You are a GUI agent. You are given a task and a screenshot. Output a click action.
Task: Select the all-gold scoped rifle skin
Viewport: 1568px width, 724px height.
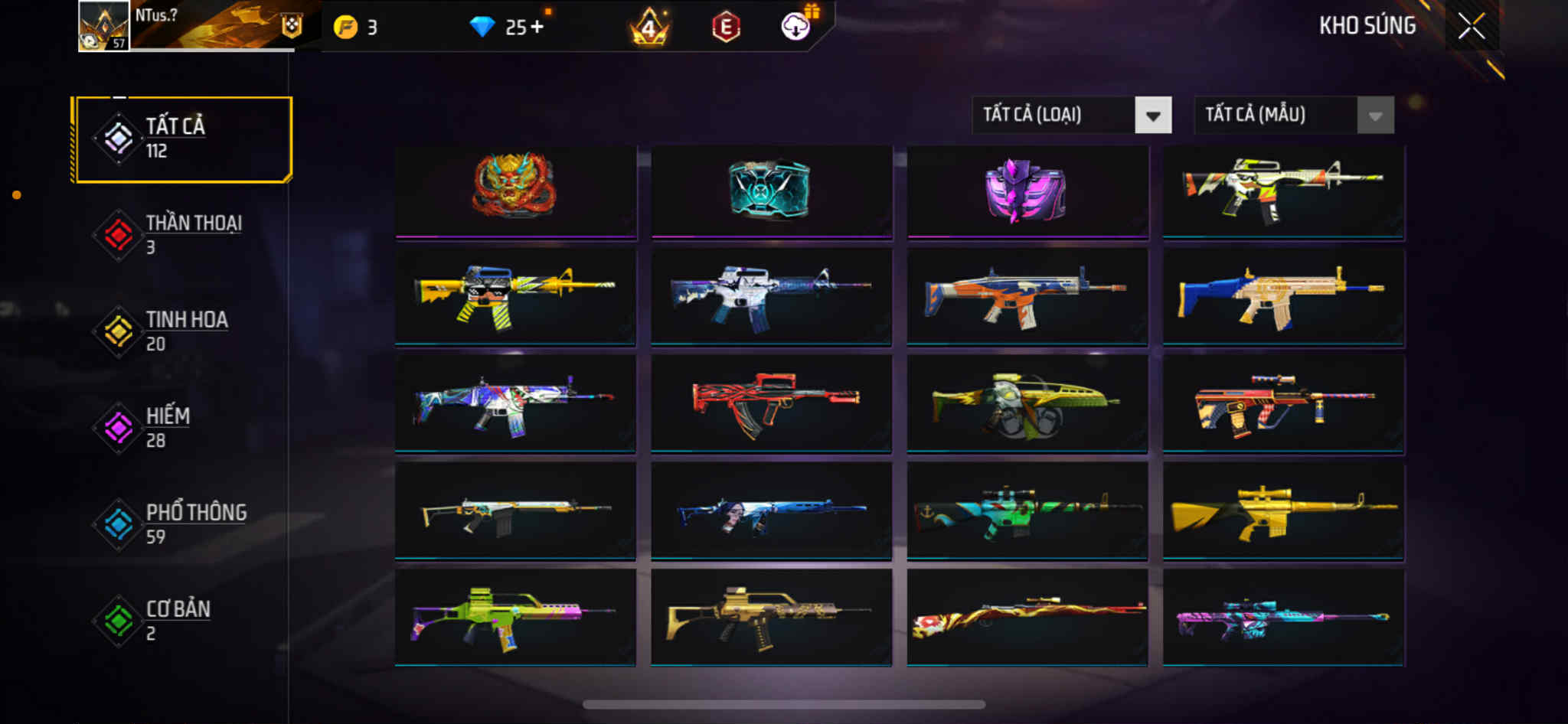pyautogui.click(x=1283, y=510)
